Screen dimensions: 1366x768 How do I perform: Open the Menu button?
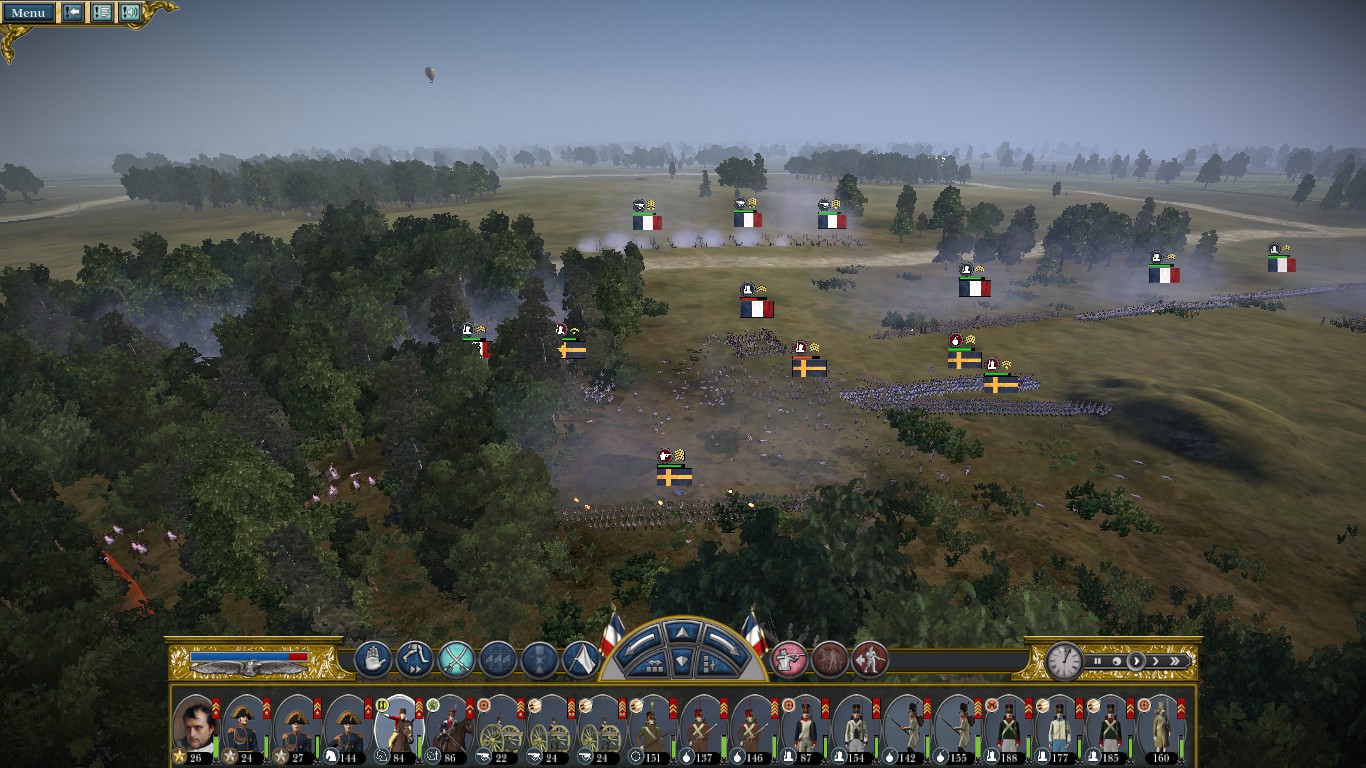pos(28,13)
